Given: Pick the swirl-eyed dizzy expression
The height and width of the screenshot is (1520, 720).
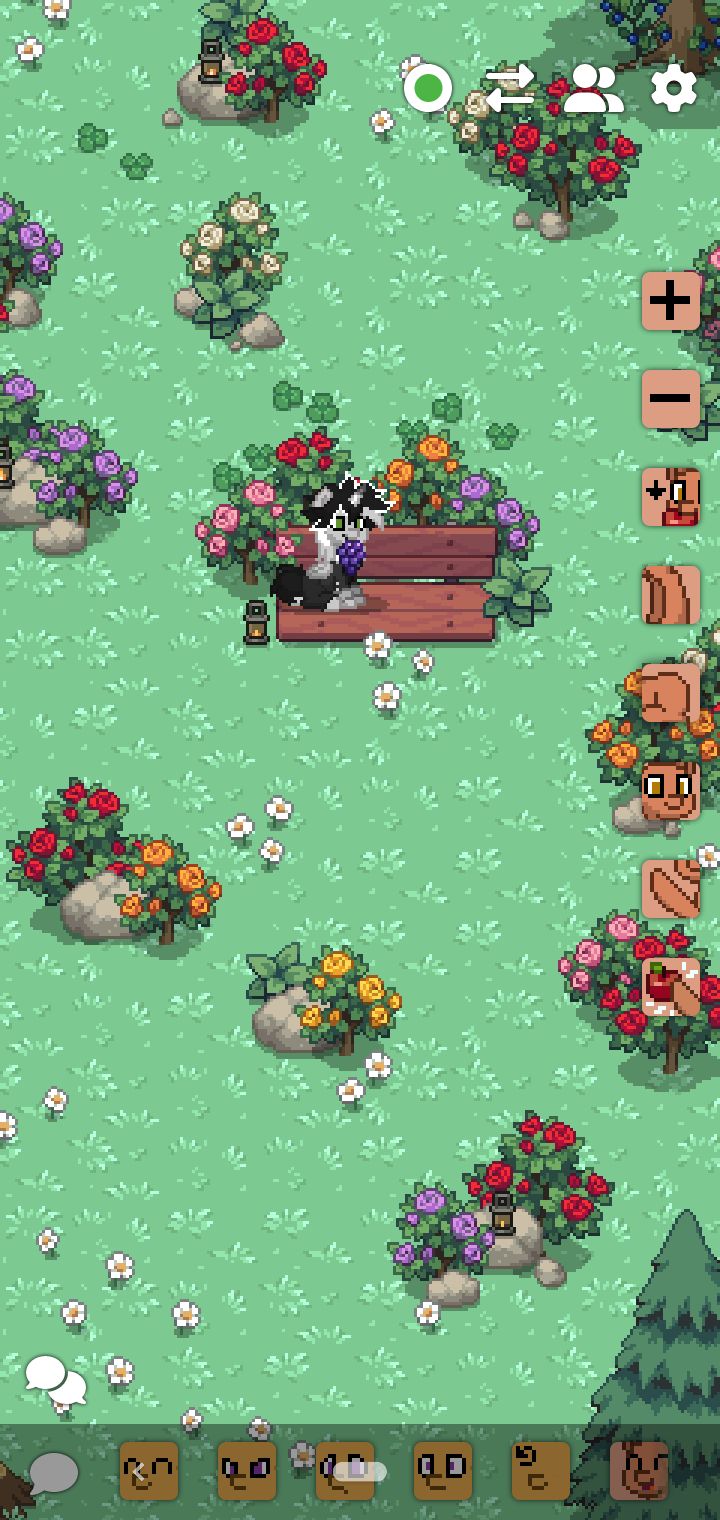Looking at the screenshot, I should tap(541, 1471).
